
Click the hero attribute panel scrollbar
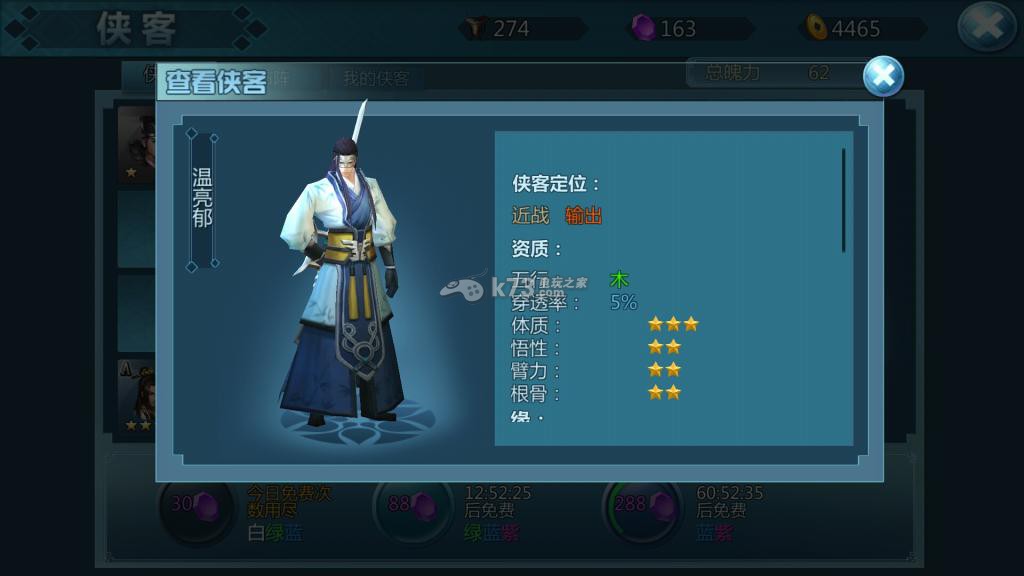point(843,200)
